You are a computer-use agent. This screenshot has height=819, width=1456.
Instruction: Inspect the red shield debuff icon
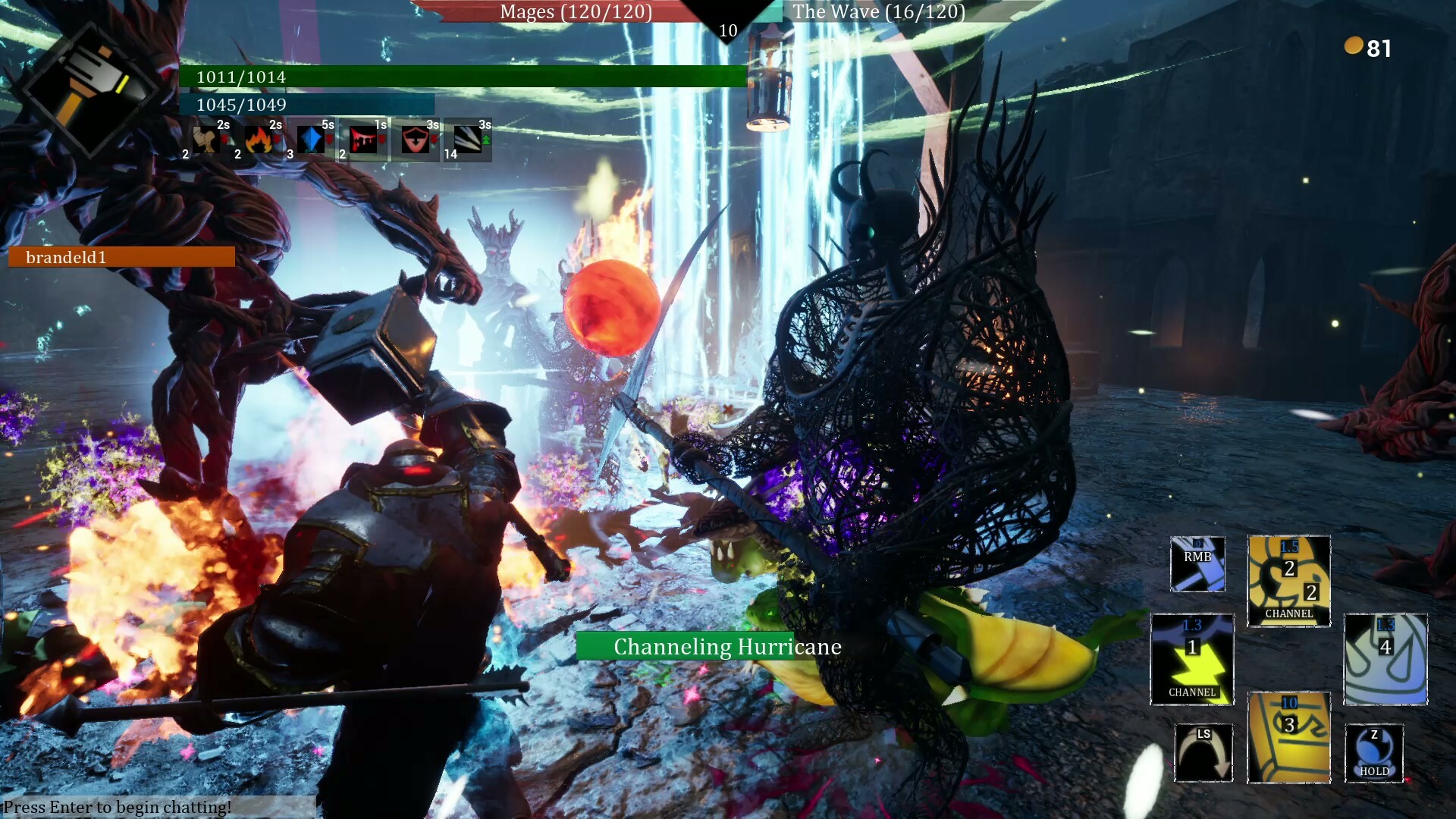click(415, 140)
